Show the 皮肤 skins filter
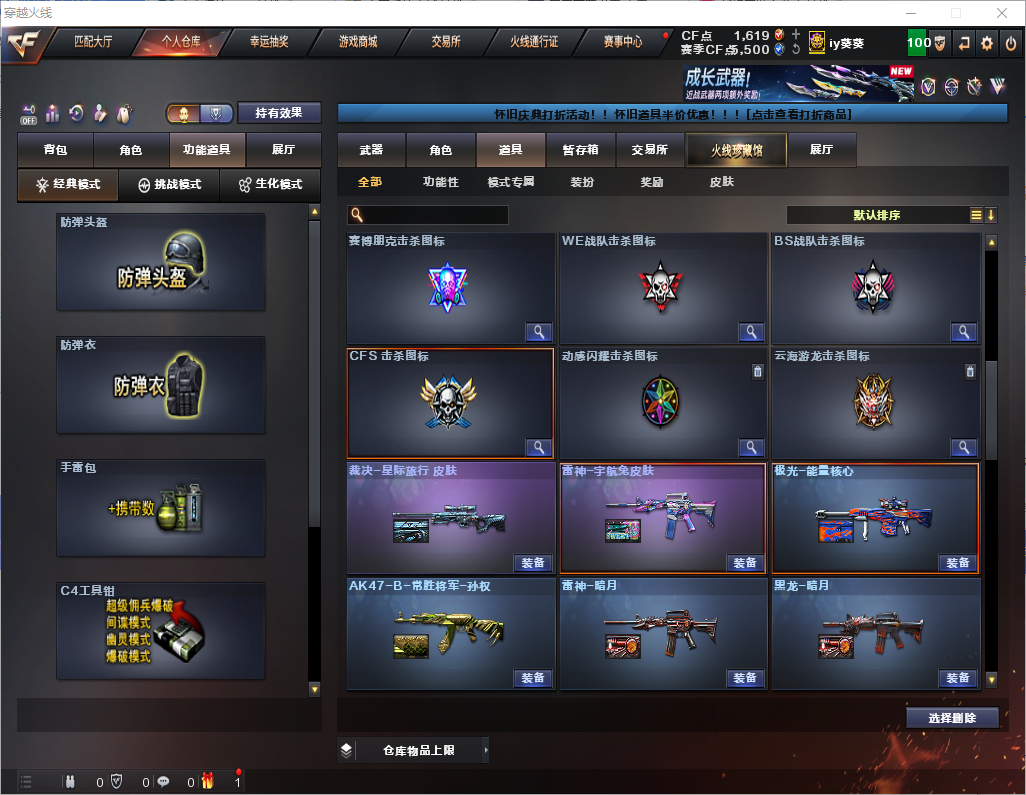The width and height of the screenshot is (1026, 795). pos(721,182)
